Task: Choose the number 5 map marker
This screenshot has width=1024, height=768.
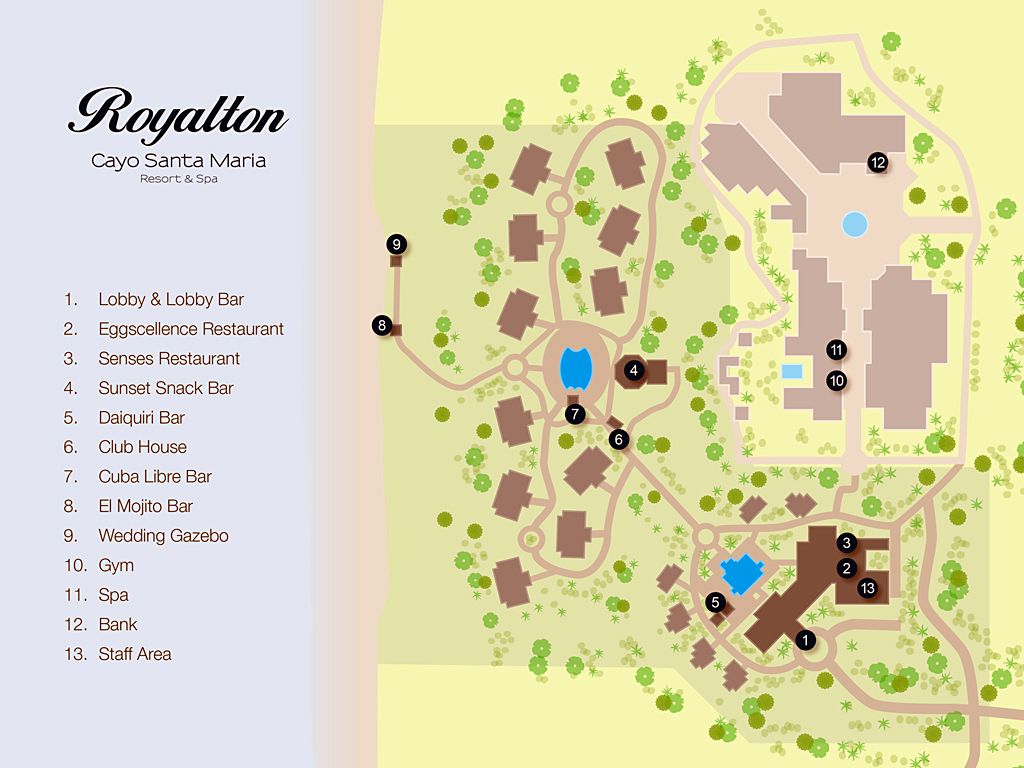Action: 715,602
